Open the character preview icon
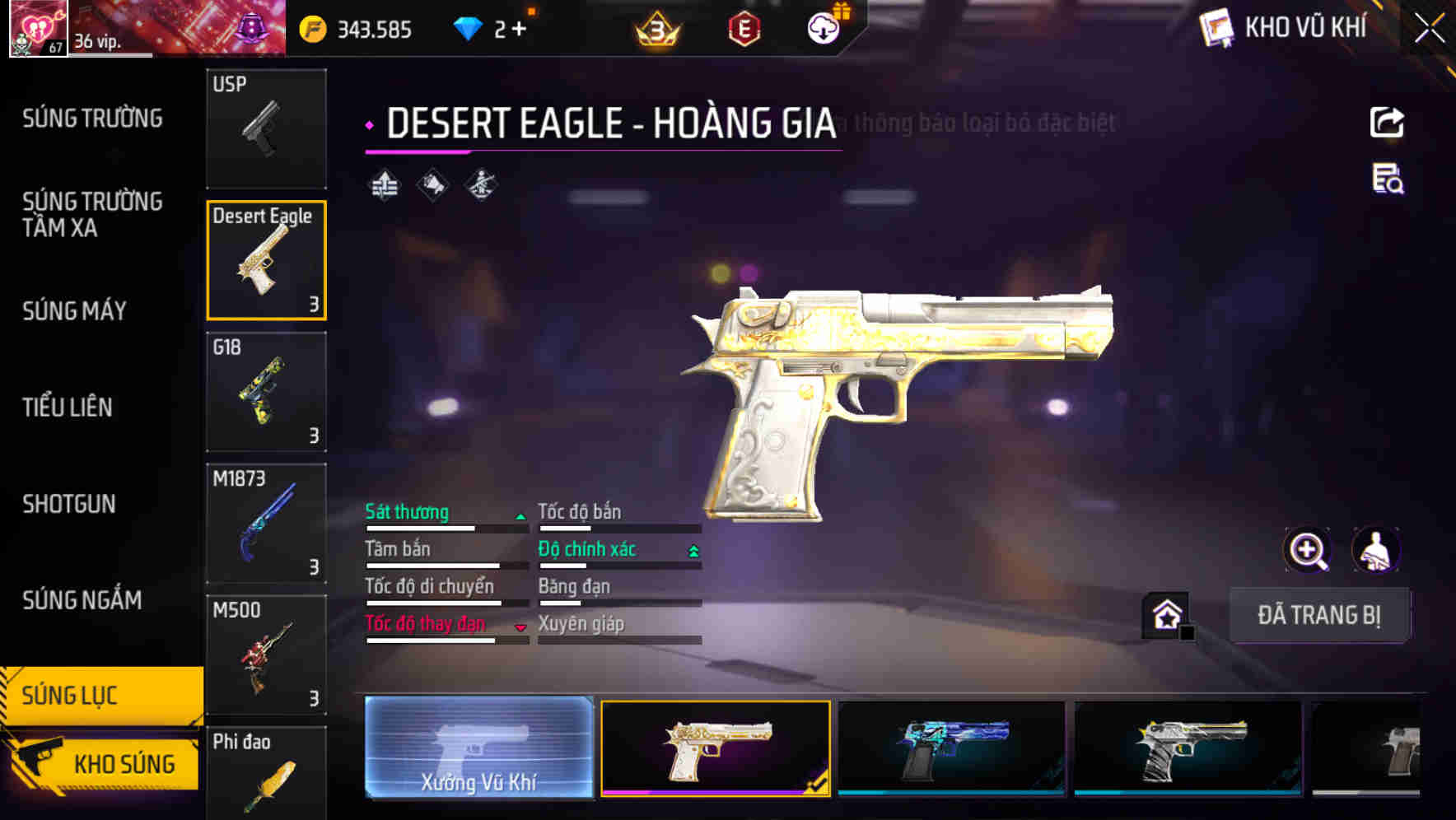1456x820 pixels. (1376, 550)
